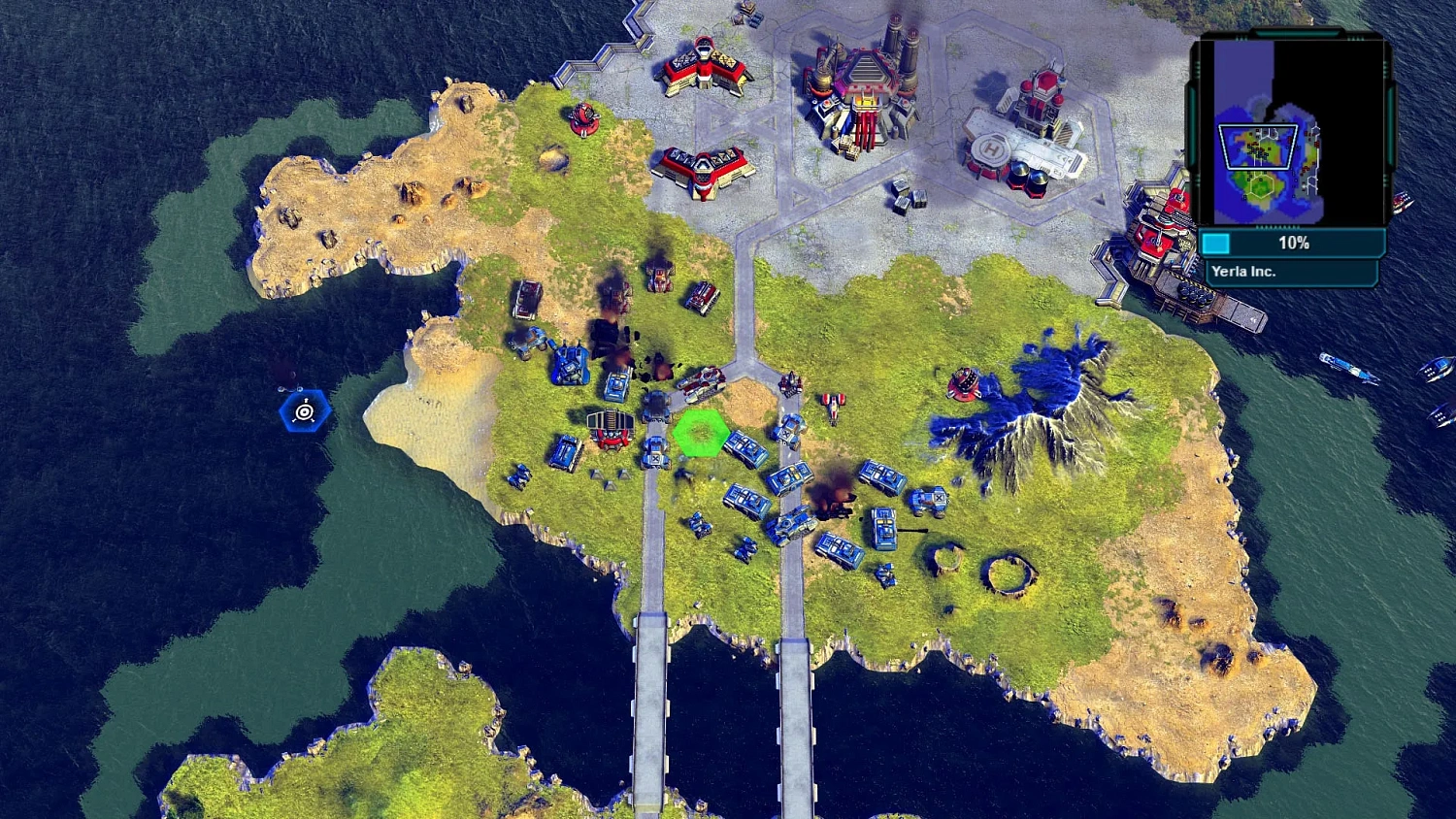
Task: Click the blue patrol boat in the water
Action: tap(1344, 369)
